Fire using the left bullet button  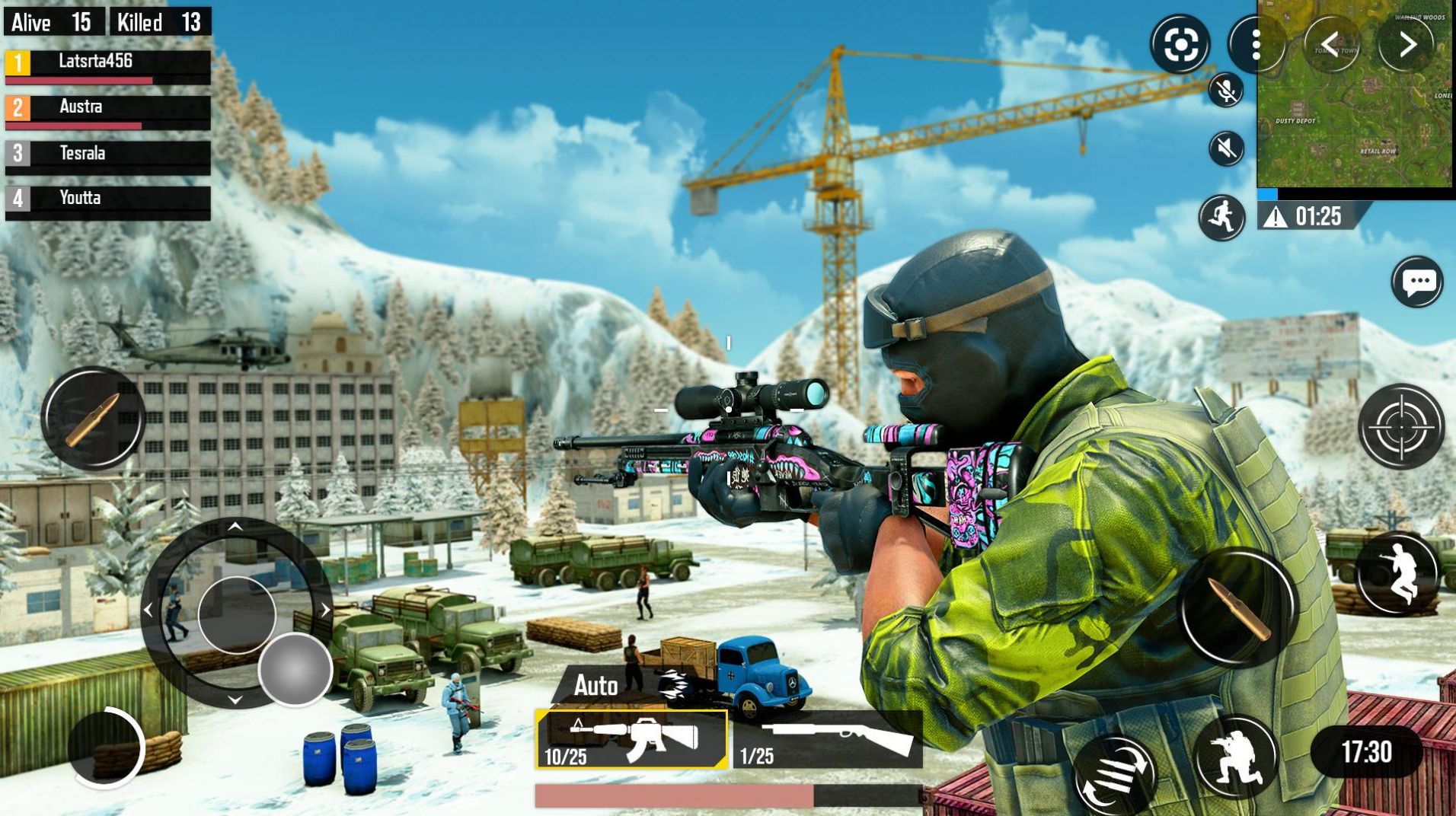coord(93,417)
